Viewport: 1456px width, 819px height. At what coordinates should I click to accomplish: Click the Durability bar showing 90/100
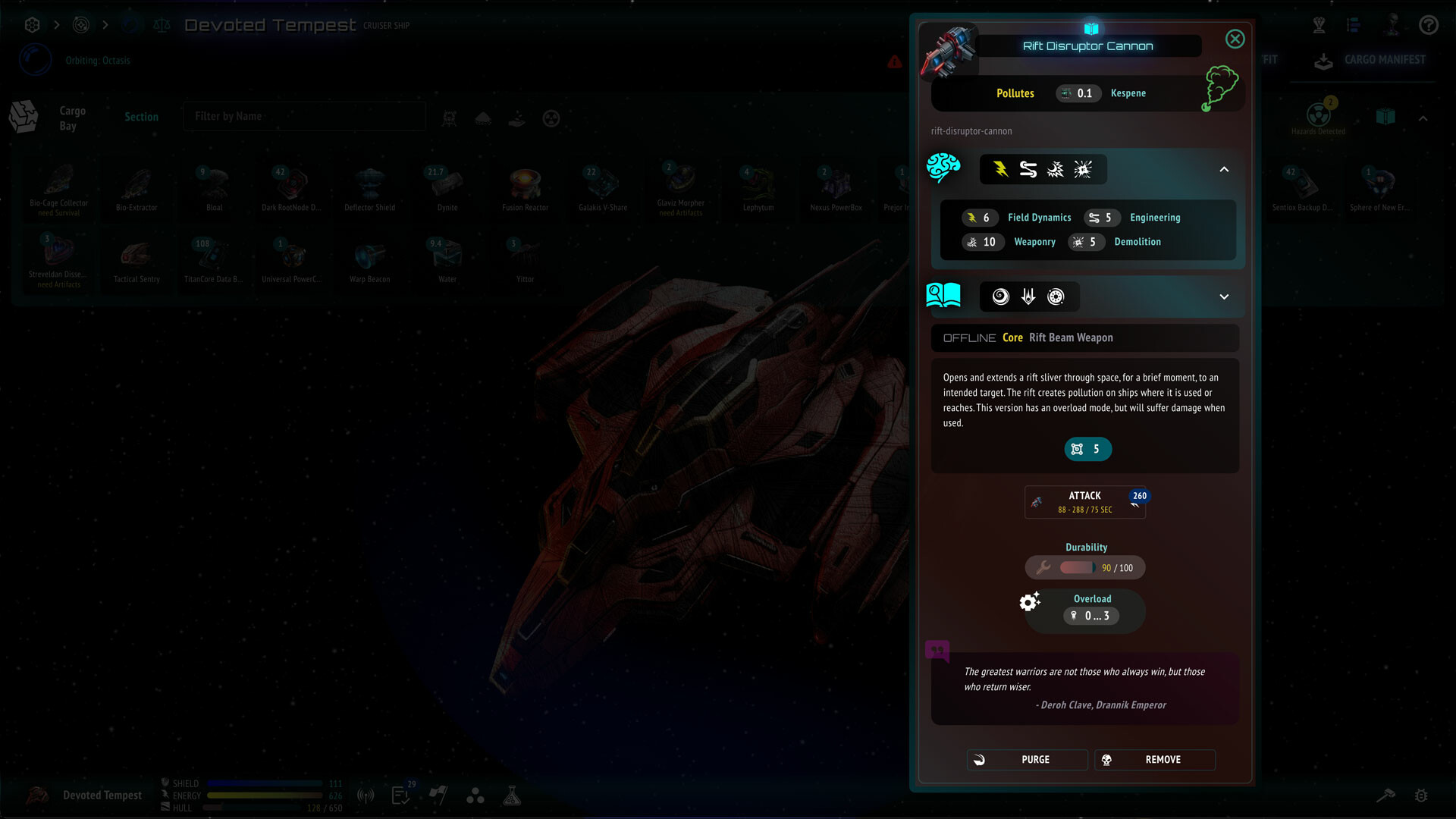click(x=1084, y=567)
